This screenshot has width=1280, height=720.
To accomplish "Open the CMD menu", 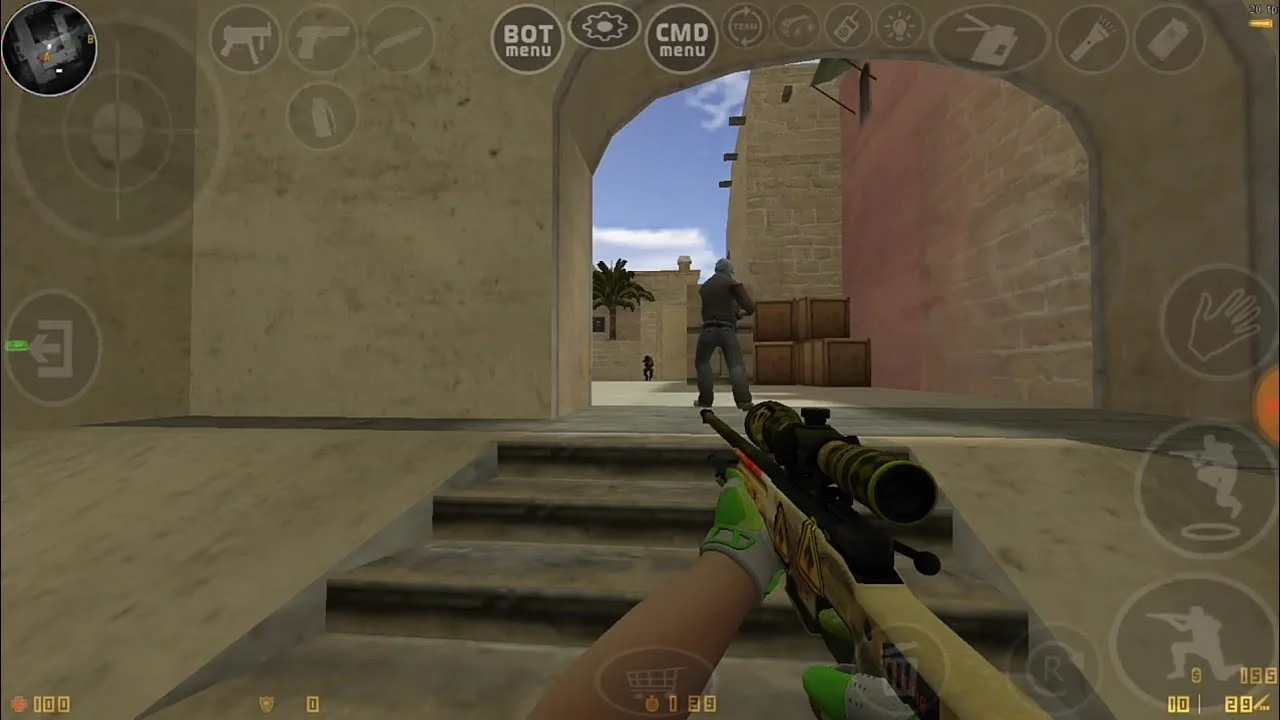I will [682, 39].
